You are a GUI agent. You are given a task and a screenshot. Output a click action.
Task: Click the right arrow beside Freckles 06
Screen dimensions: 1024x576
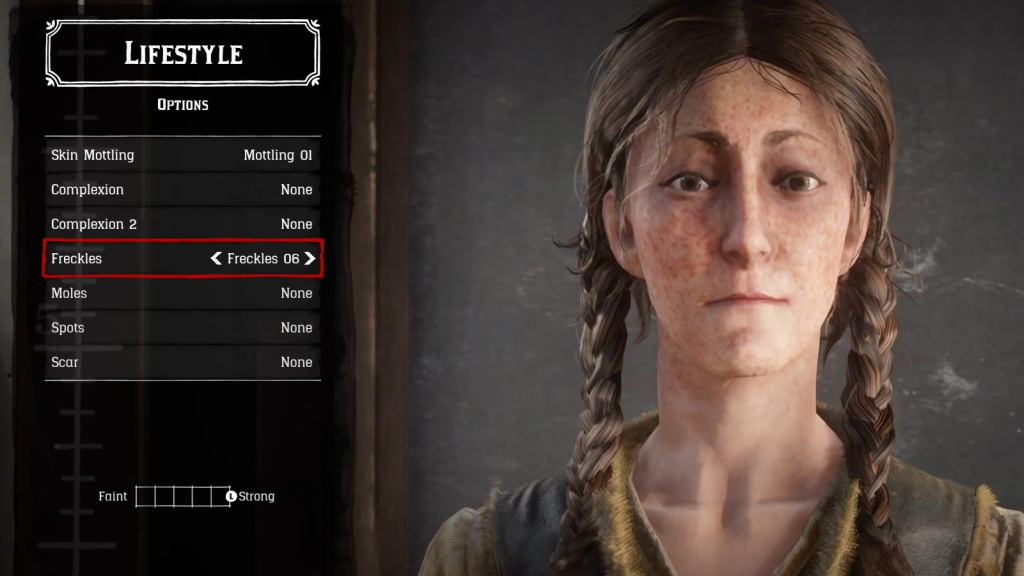(310, 259)
